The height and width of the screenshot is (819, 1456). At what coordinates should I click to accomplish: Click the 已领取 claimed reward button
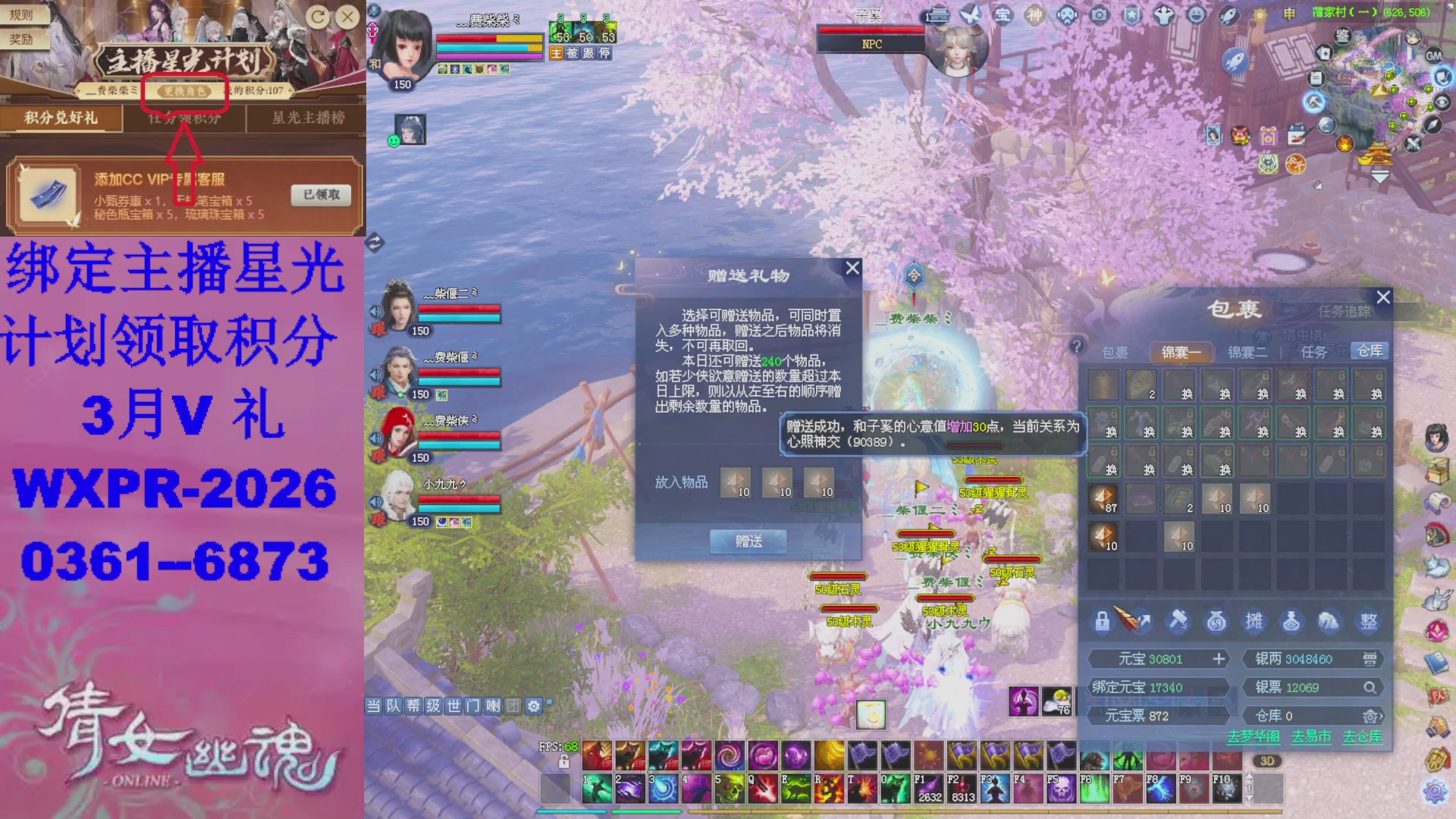click(319, 195)
